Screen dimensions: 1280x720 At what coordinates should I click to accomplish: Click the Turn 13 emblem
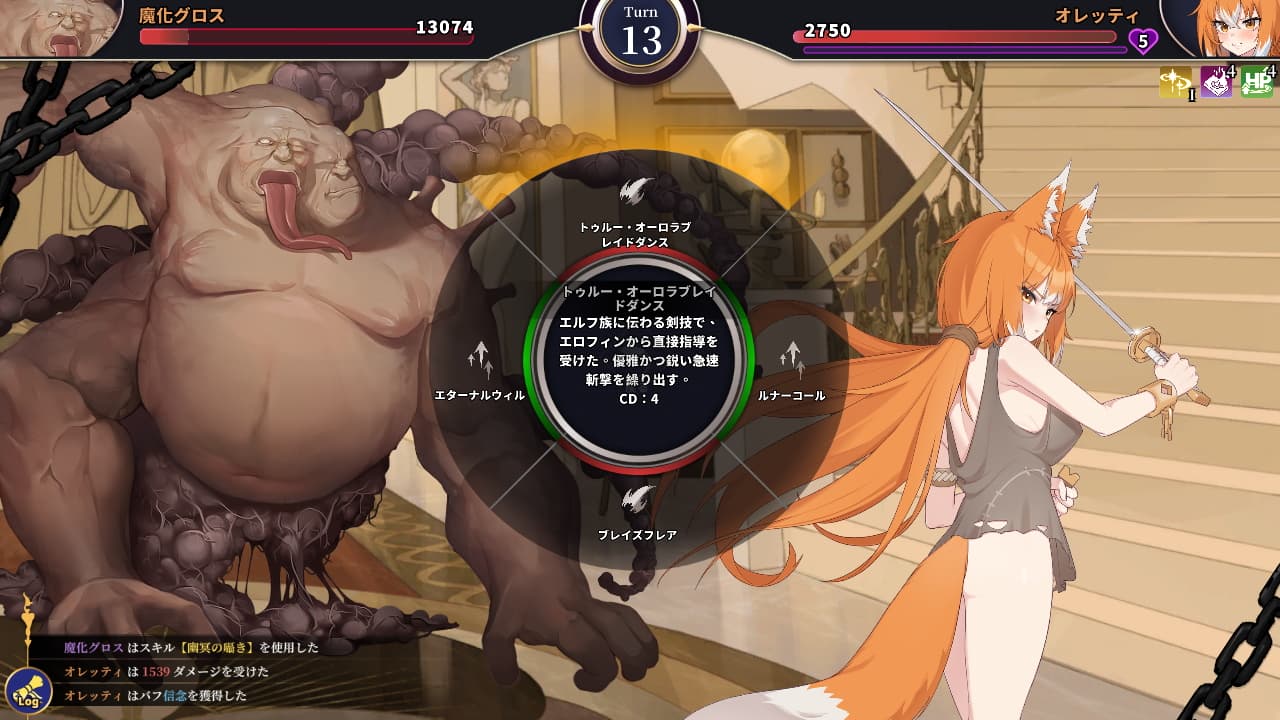point(640,36)
